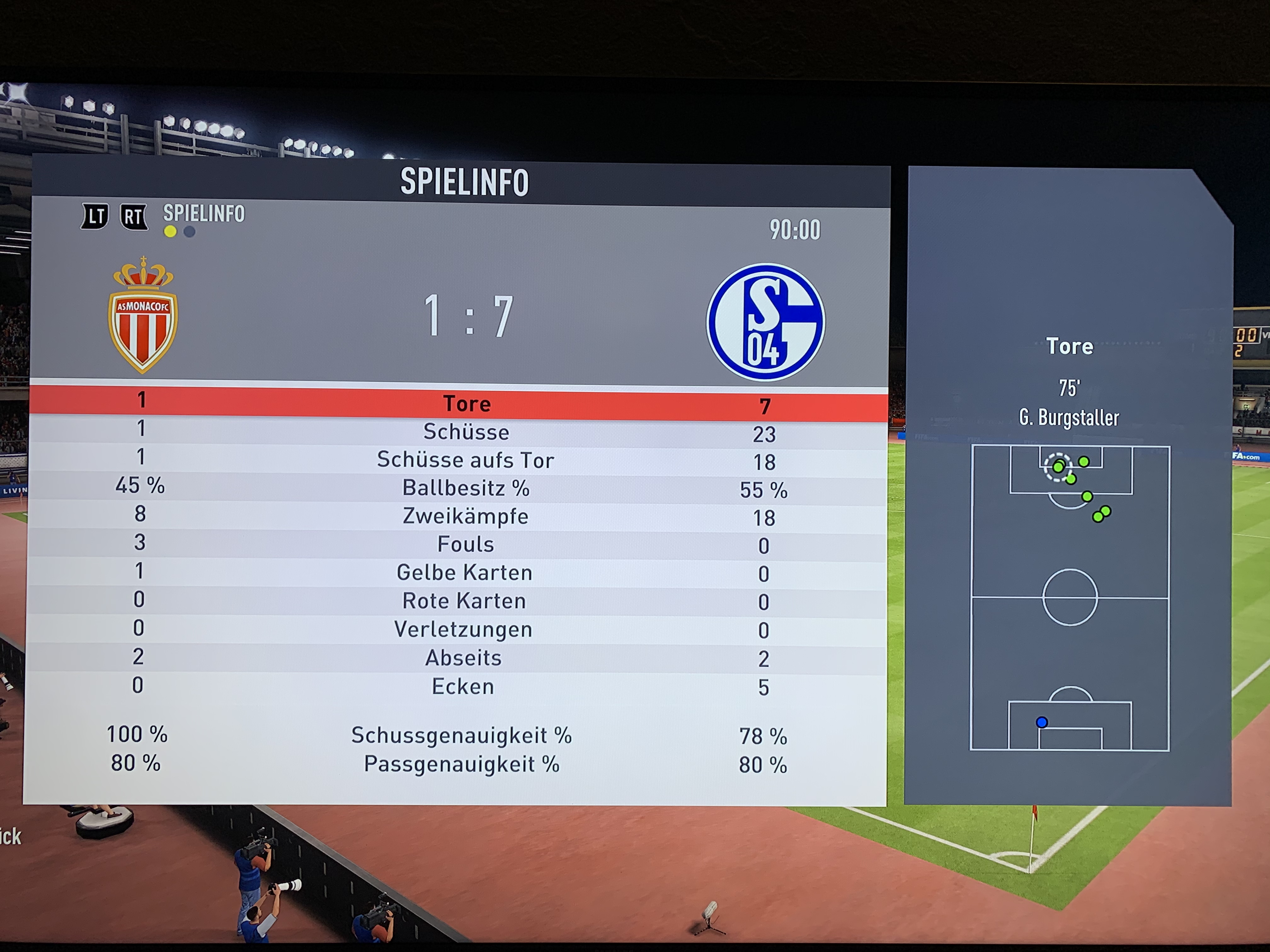Click the dashed-circle highlighted goal marker
The height and width of the screenshot is (952, 1270).
pyautogui.click(x=1058, y=467)
